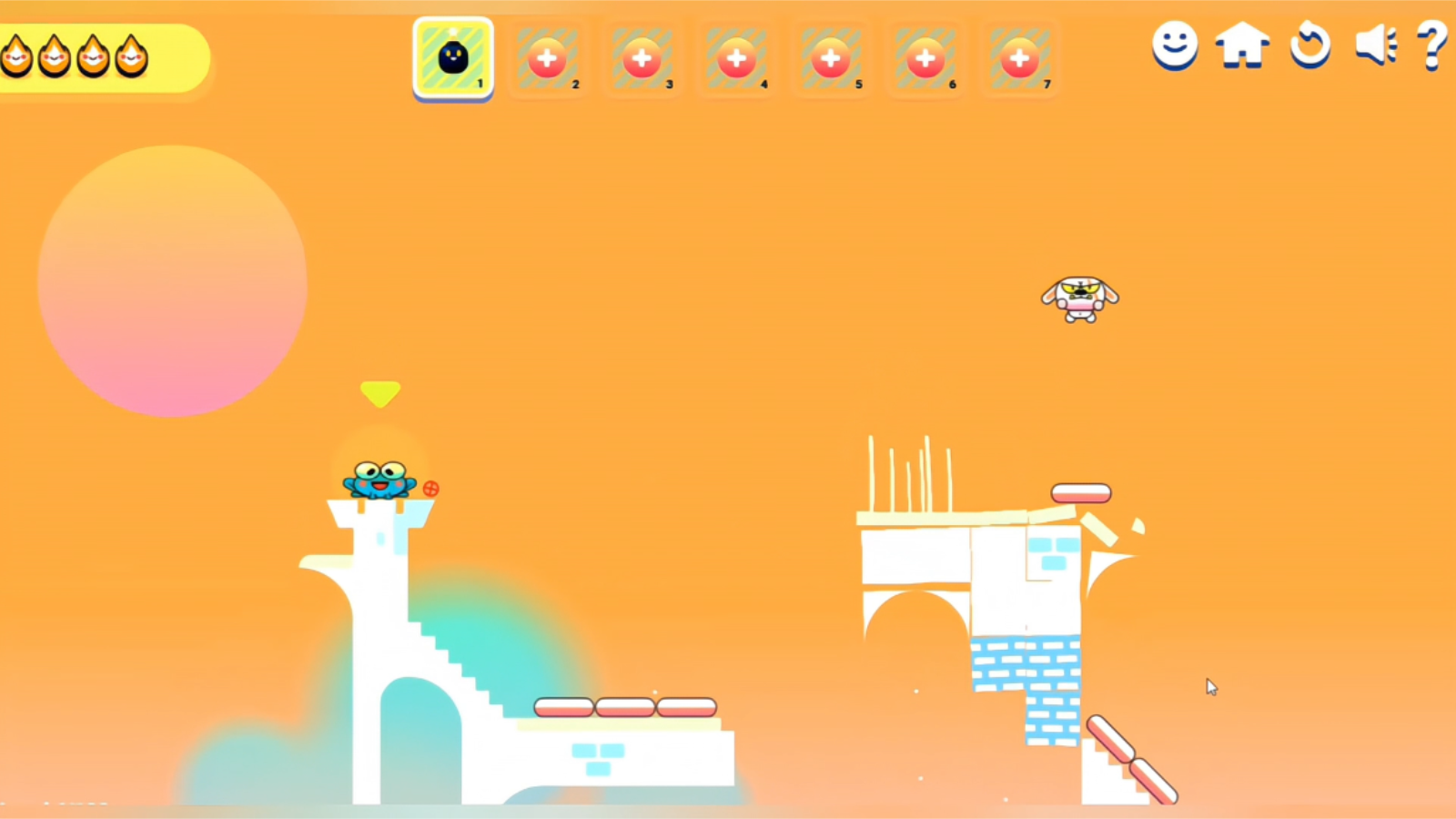Click the plus icon on slot 7
The image size is (1456, 819).
[x=1020, y=57]
